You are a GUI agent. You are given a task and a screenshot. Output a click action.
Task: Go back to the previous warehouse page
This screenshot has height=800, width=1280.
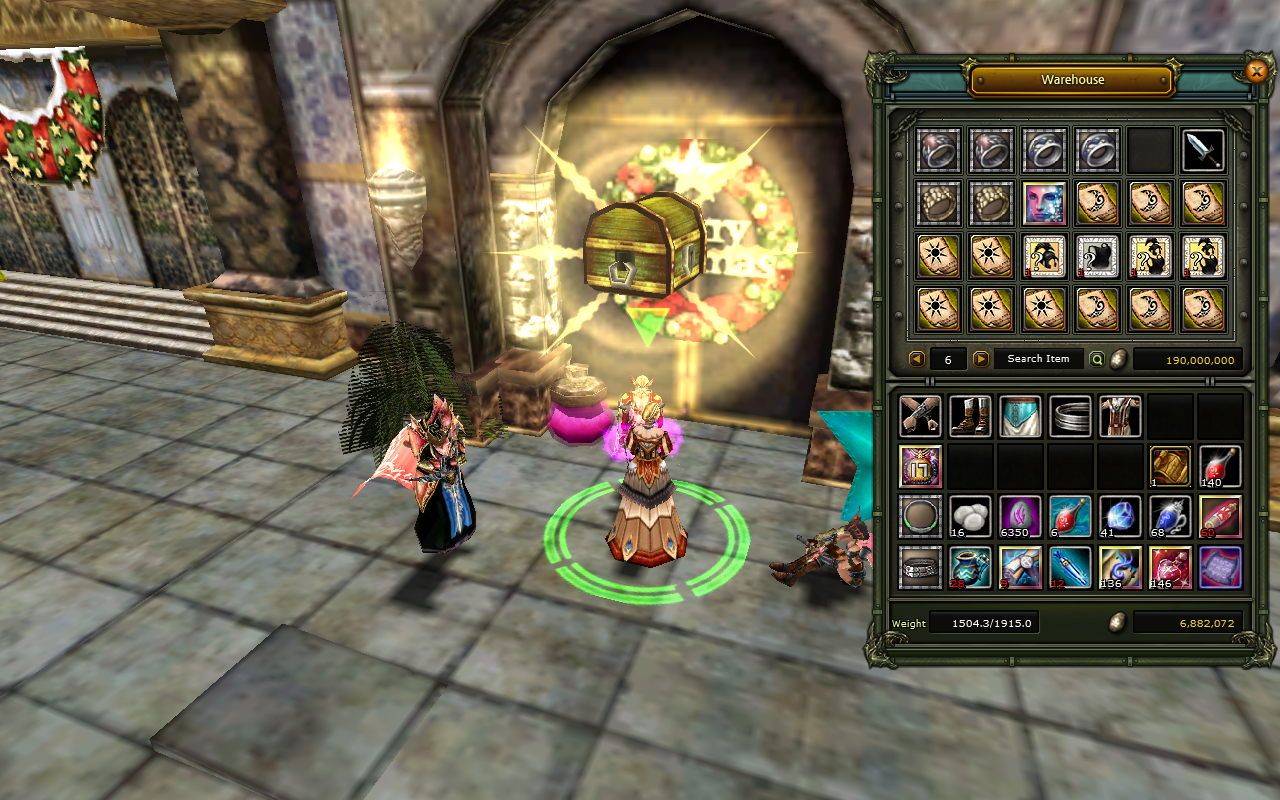click(x=916, y=359)
